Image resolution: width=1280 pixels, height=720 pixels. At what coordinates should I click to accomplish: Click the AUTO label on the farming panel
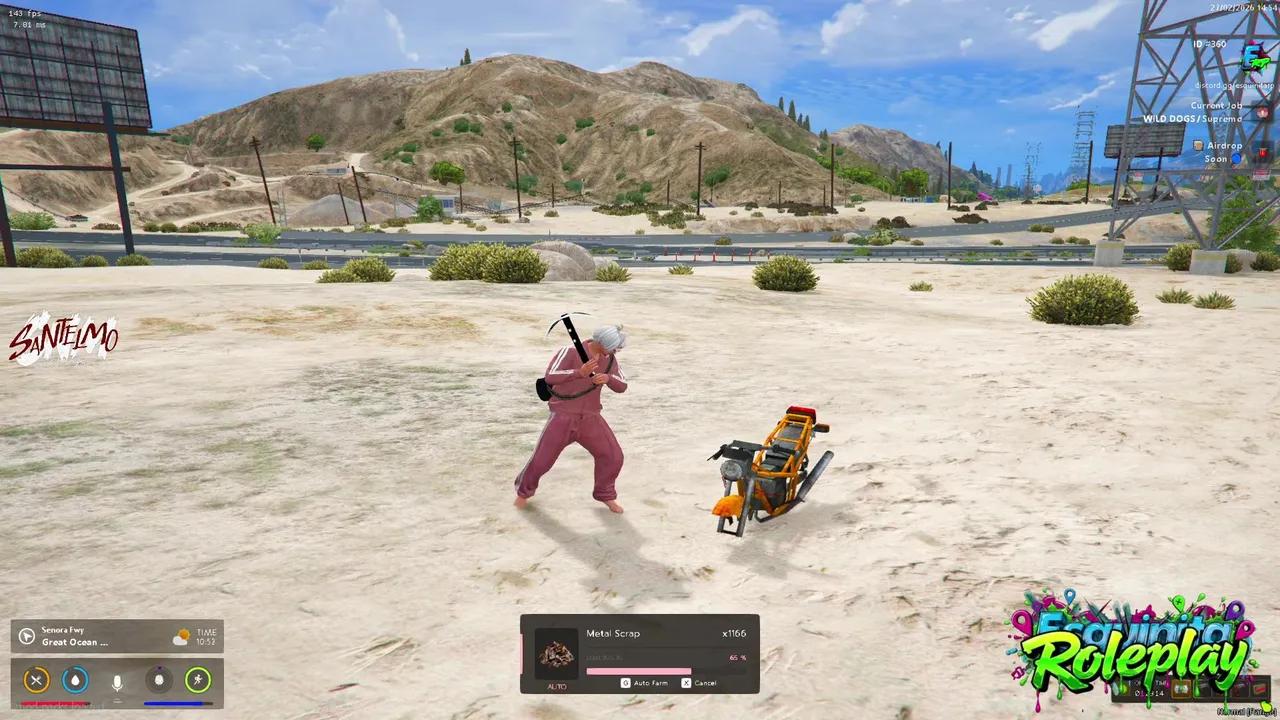(x=557, y=686)
